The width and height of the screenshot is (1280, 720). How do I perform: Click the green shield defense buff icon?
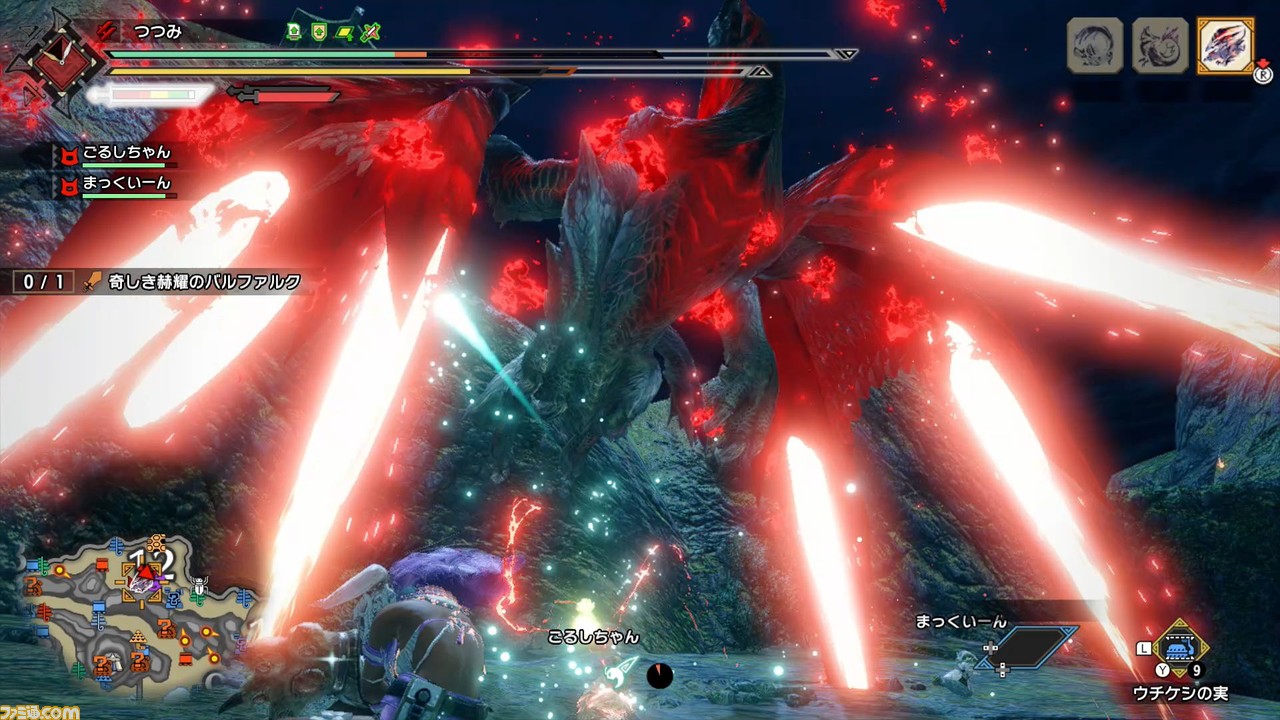click(x=319, y=32)
